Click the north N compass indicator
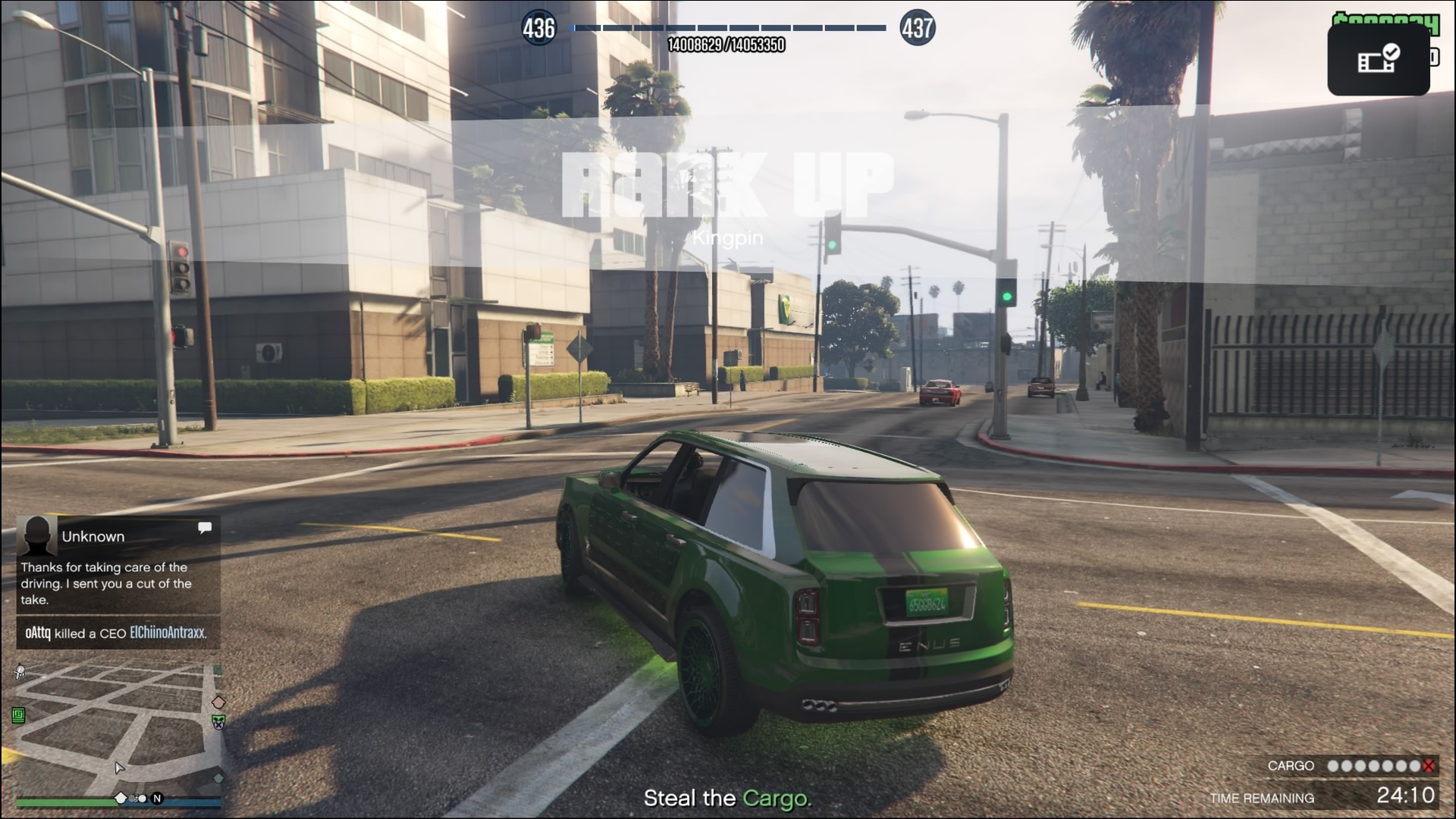The height and width of the screenshot is (819, 1456). [157, 798]
